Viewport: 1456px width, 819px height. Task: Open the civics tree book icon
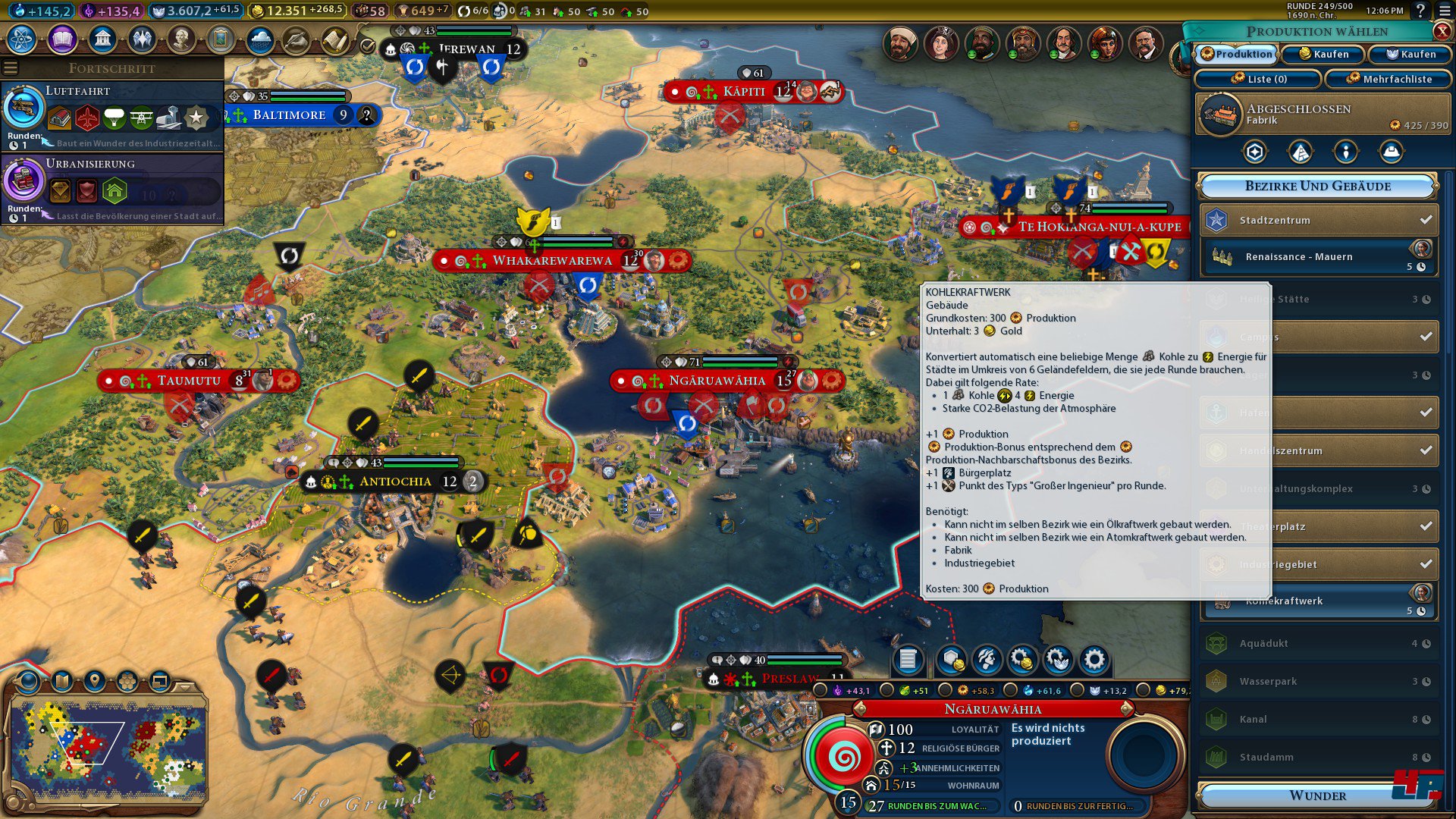62,39
